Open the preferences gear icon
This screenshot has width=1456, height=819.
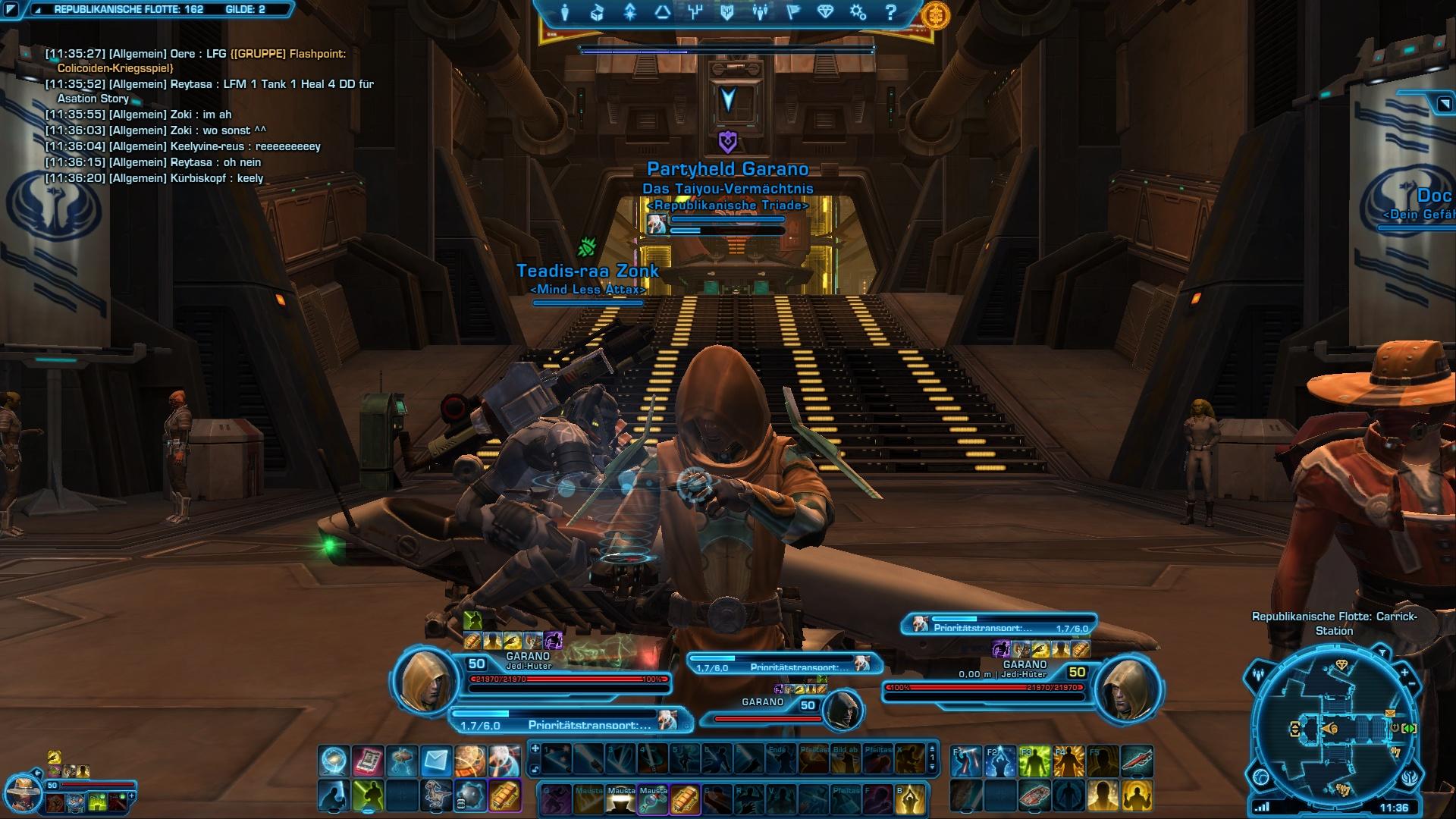pyautogui.click(x=858, y=13)
